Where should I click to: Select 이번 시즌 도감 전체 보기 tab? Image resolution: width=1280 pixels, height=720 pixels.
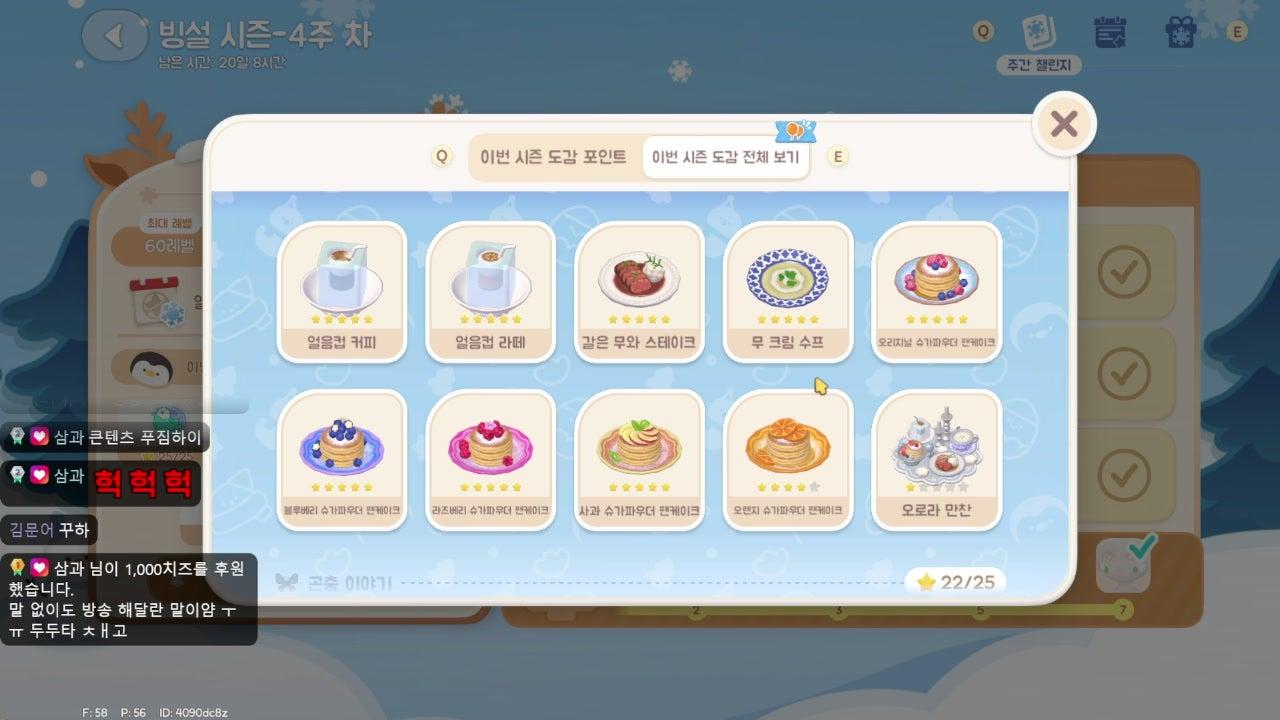[726, 157]
